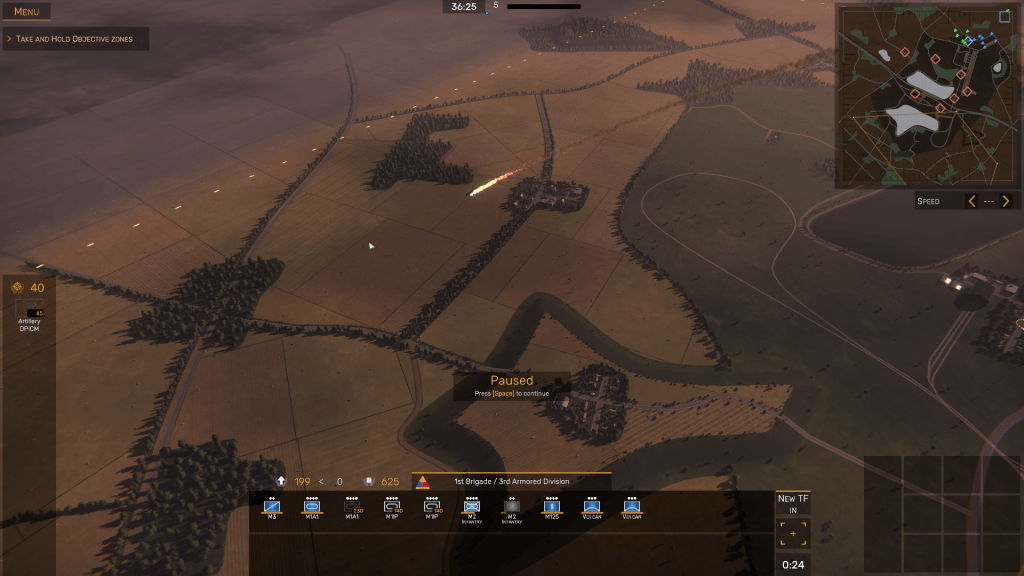Decrease game speed with left arrow
The image size is (1024, 576).
point(971,201)
